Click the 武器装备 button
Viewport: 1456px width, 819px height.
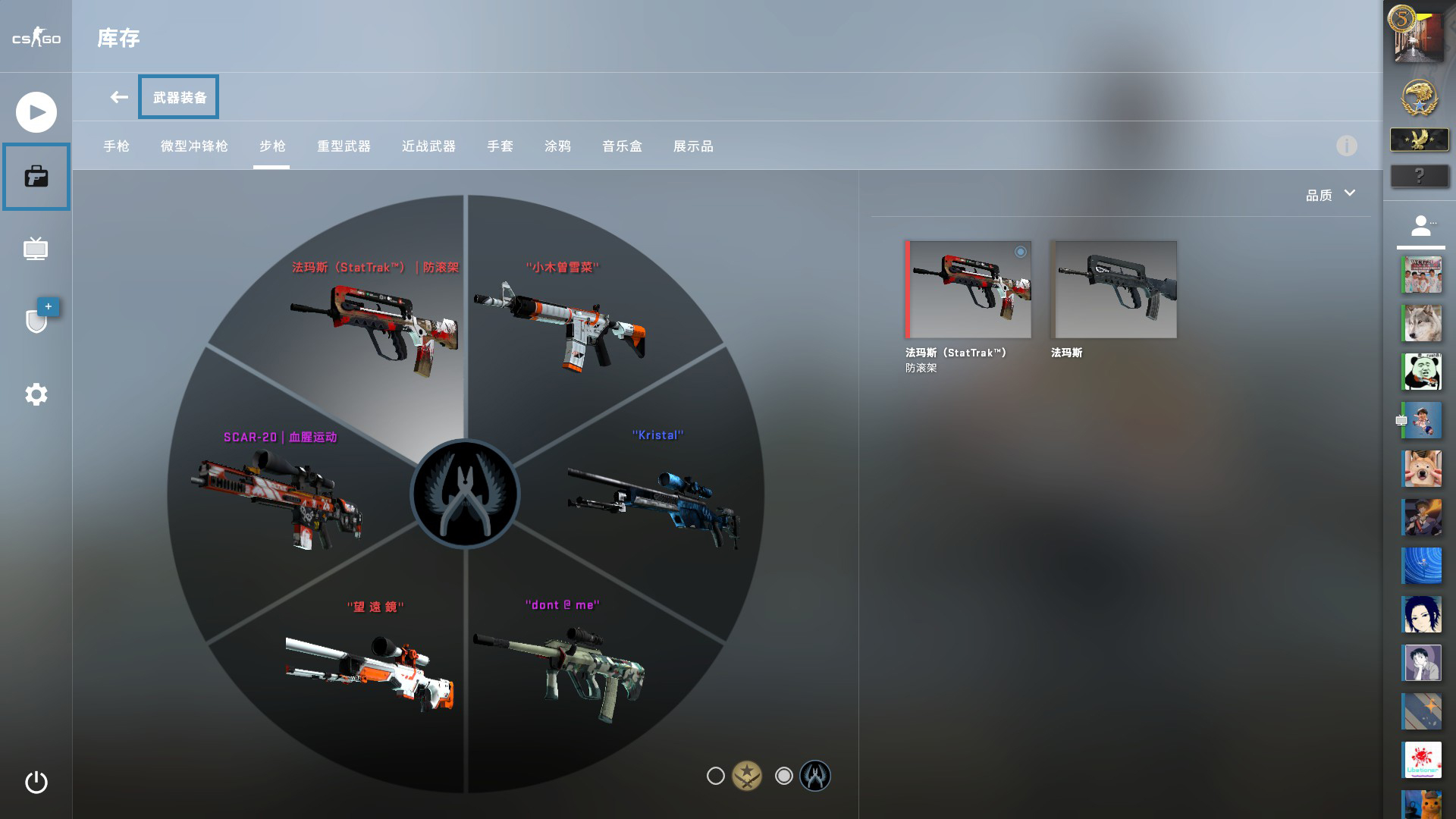(178, 96)
